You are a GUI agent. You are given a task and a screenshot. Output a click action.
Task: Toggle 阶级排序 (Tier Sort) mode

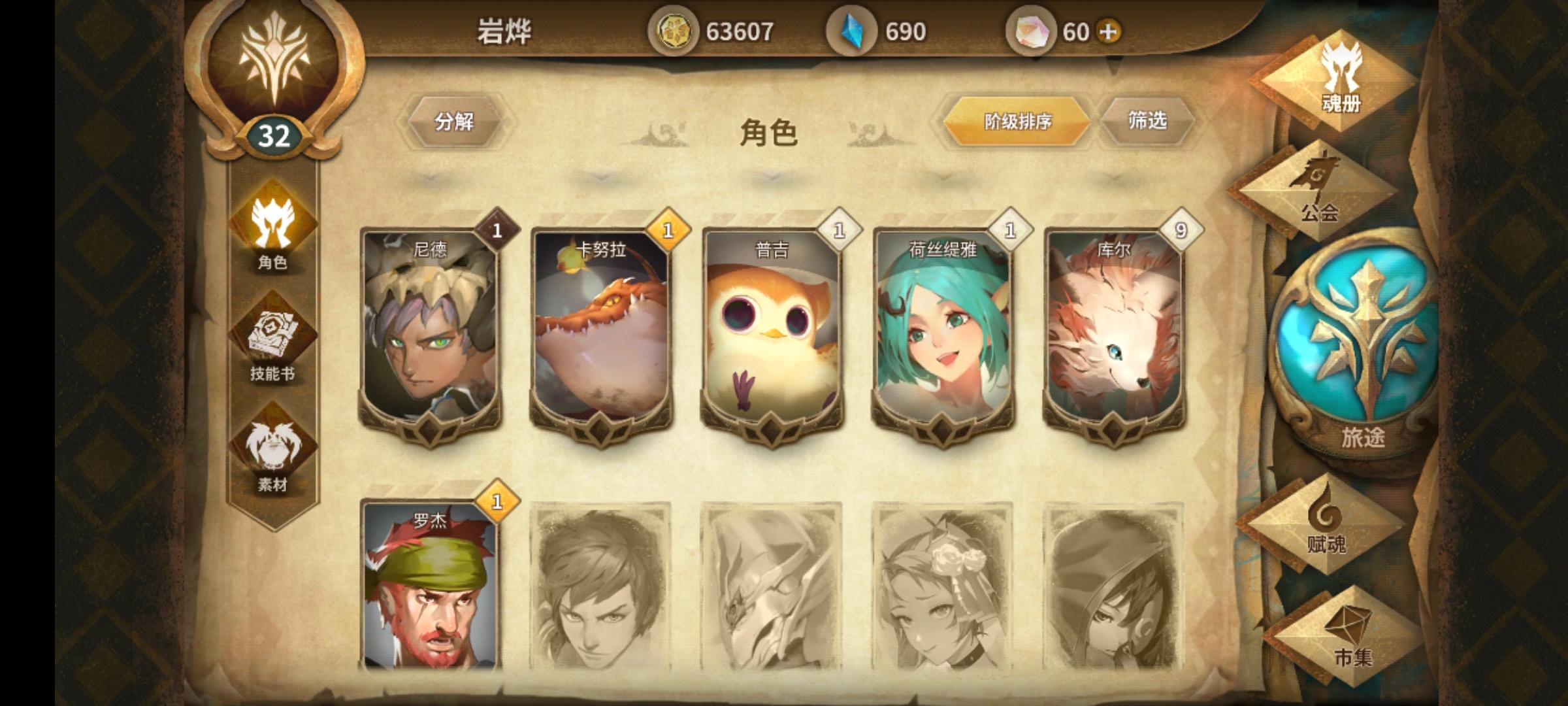(1017, 120)
